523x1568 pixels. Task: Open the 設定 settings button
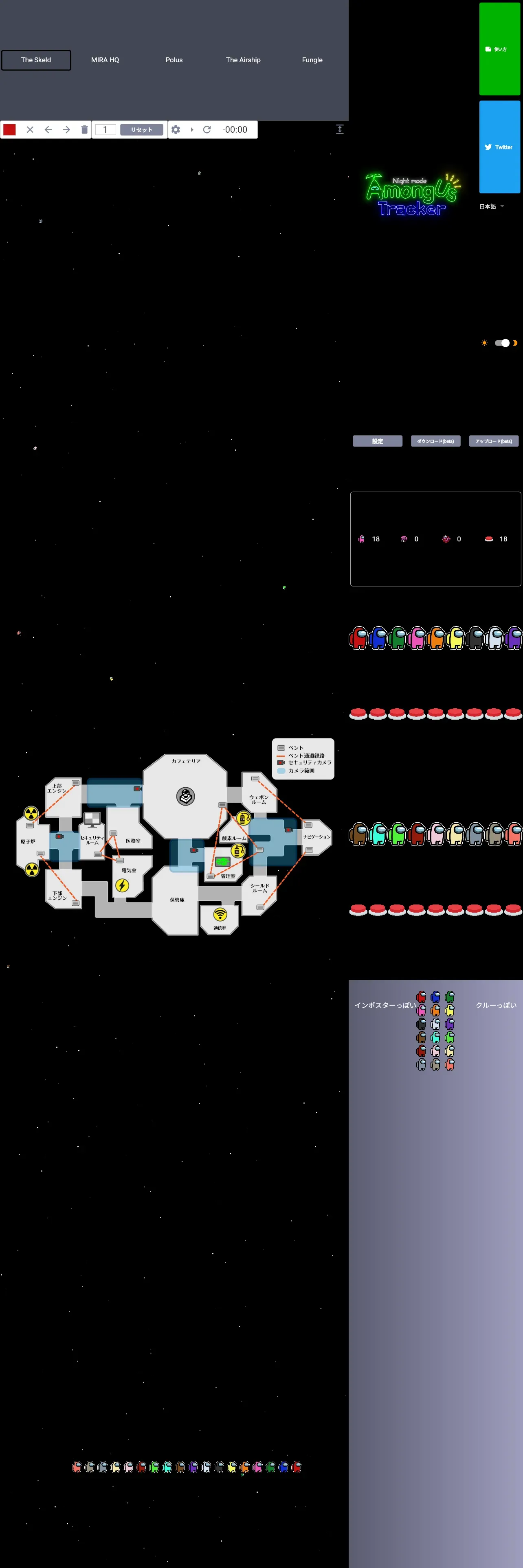click(x=378, y=441)
